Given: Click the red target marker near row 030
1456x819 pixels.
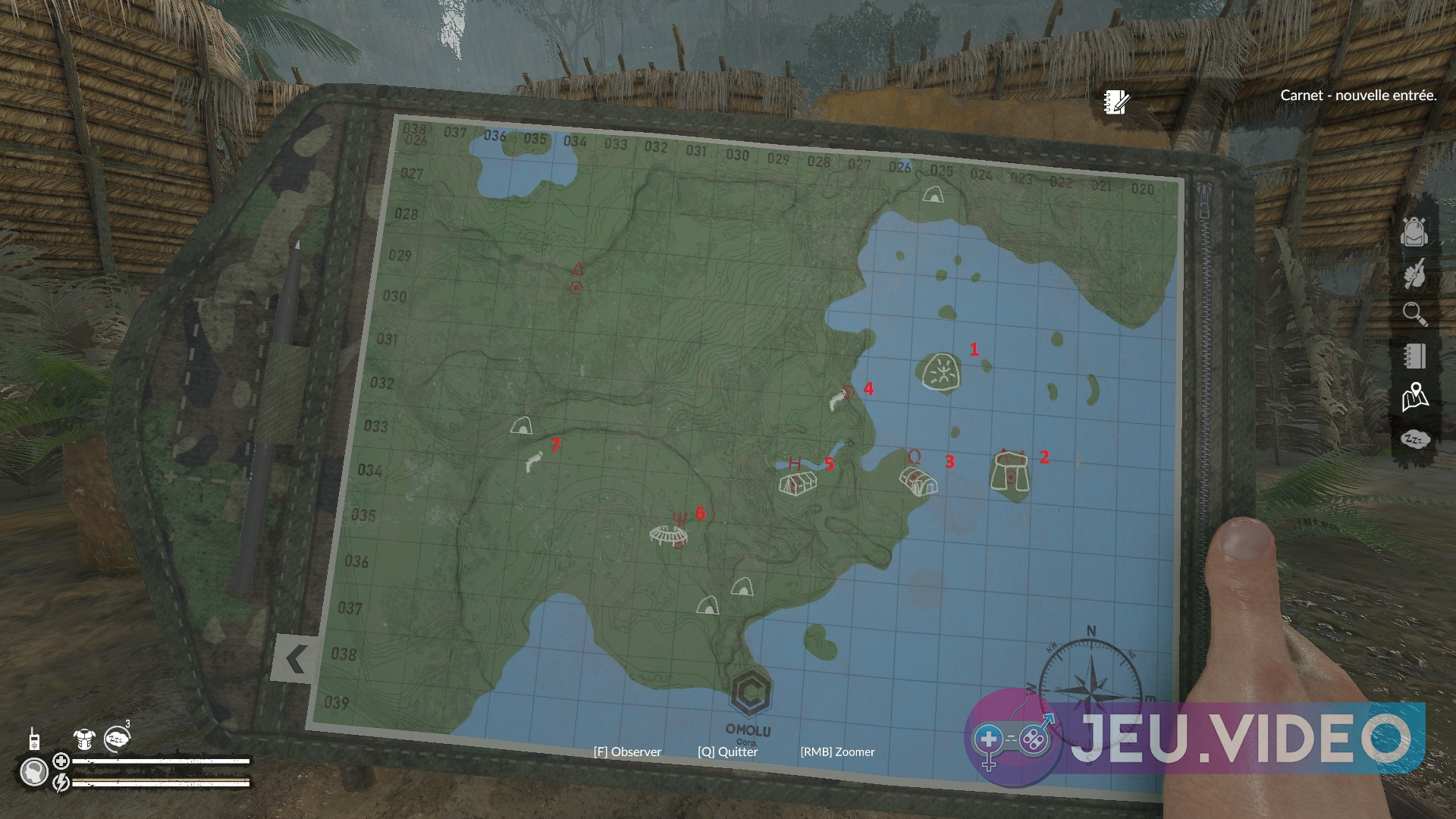Looking at the screenshot, I should point(576,287).
